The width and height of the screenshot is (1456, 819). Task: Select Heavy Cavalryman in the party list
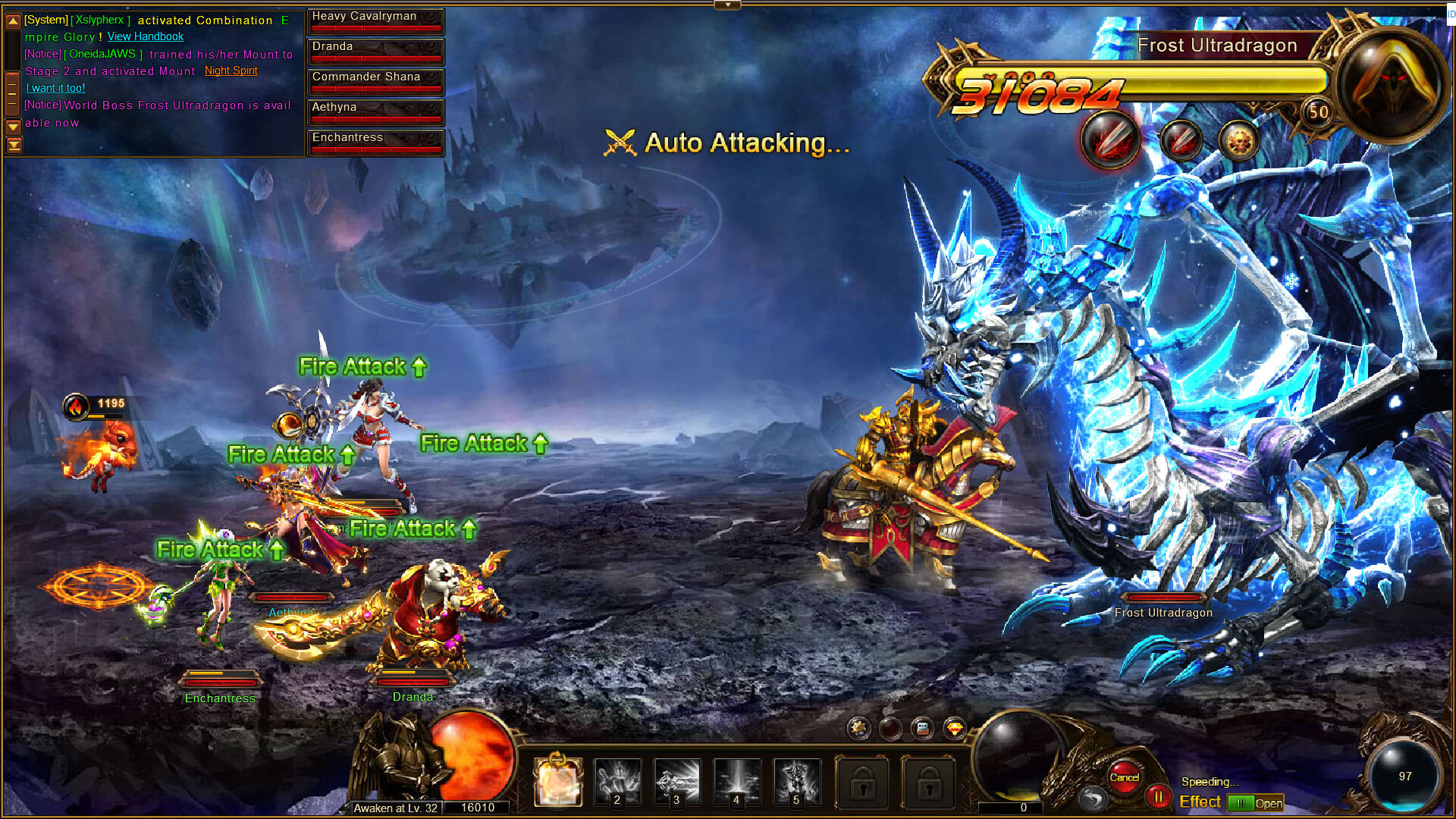pyautogui.click(x=375, y=20)
